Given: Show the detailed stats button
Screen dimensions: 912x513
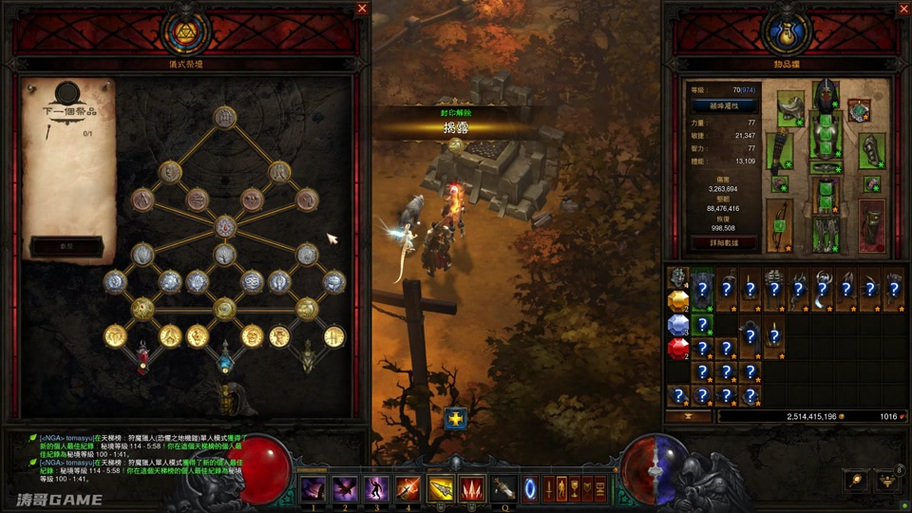Looking at the screenshot, I should (725, 243).
